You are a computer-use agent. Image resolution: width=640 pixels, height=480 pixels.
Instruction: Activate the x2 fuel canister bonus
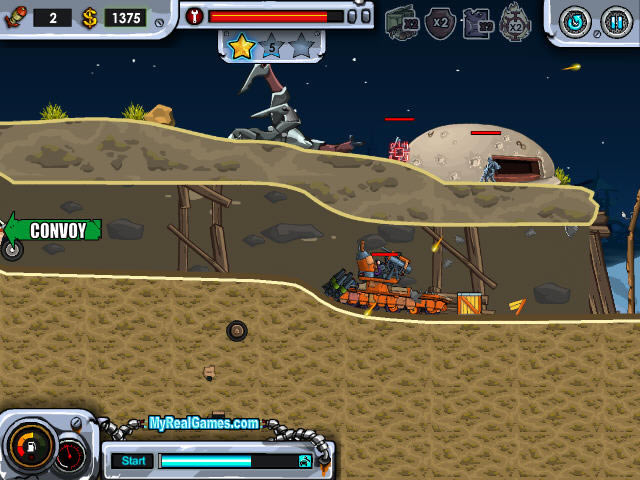478,21
